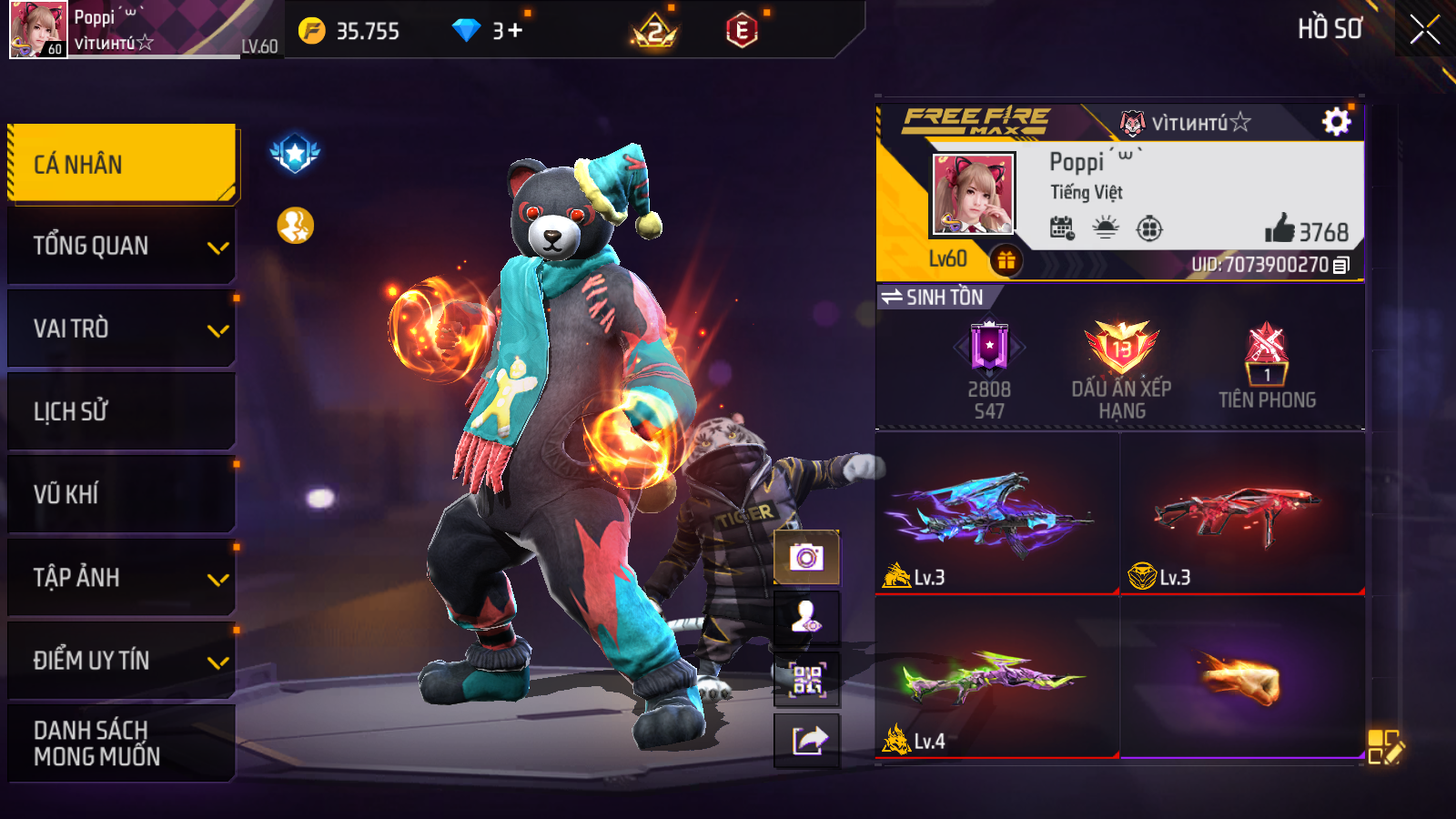Open the Lịch Sử tab
The width and height of the screenshot is (1456, 819).
tap(122, 411)
